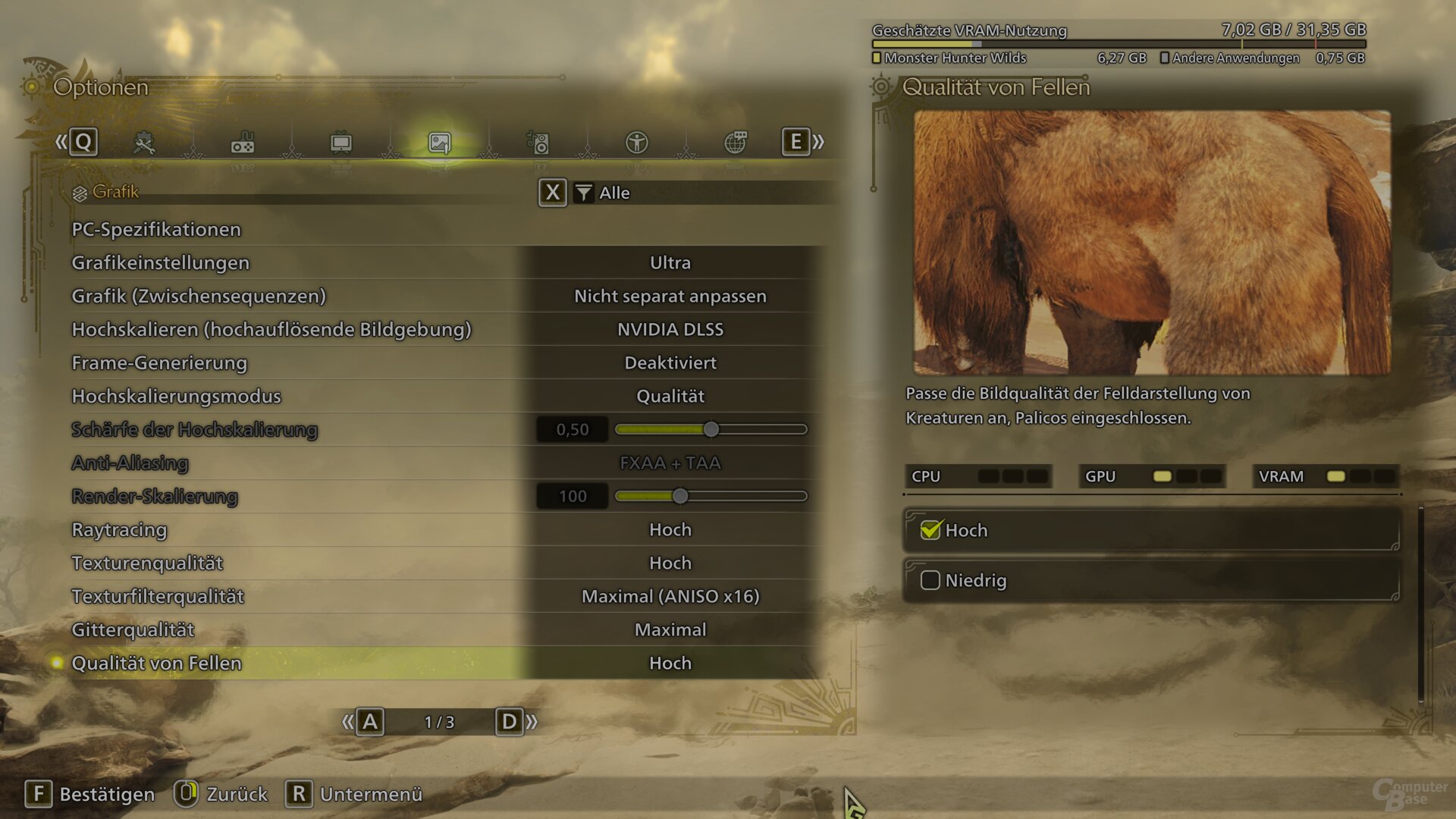
Task: Open the accessibility settings tab
Action: 636,143
